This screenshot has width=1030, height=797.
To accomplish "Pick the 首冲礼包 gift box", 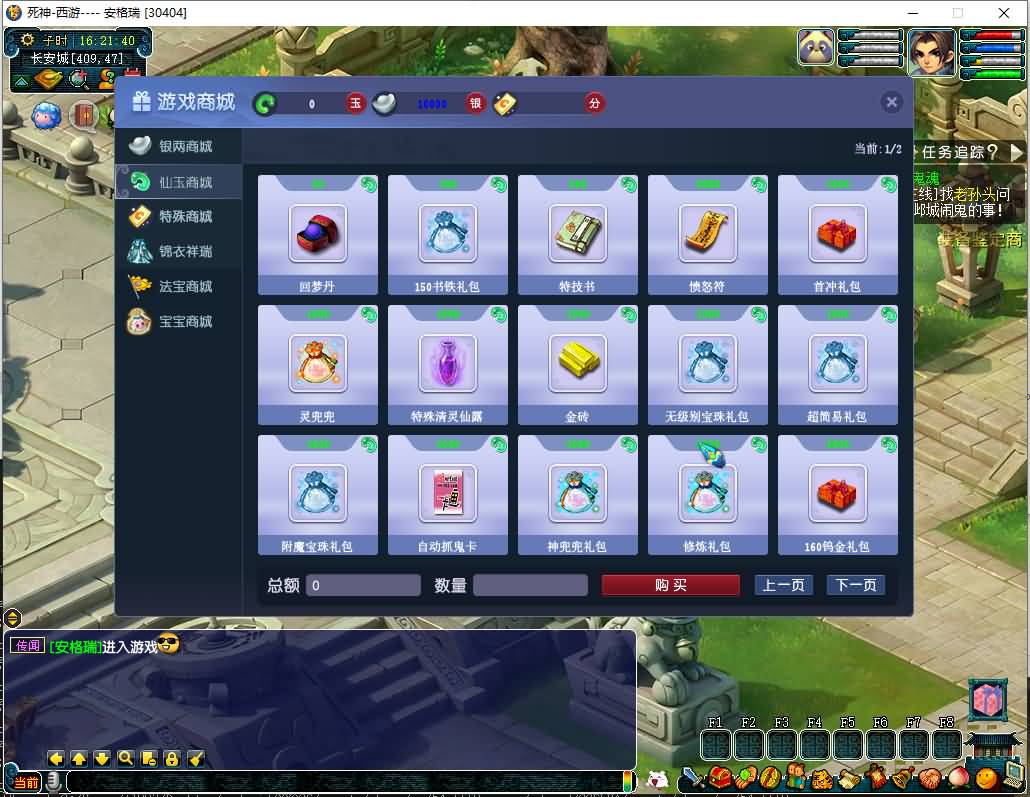I will click(x=838, y=234).
